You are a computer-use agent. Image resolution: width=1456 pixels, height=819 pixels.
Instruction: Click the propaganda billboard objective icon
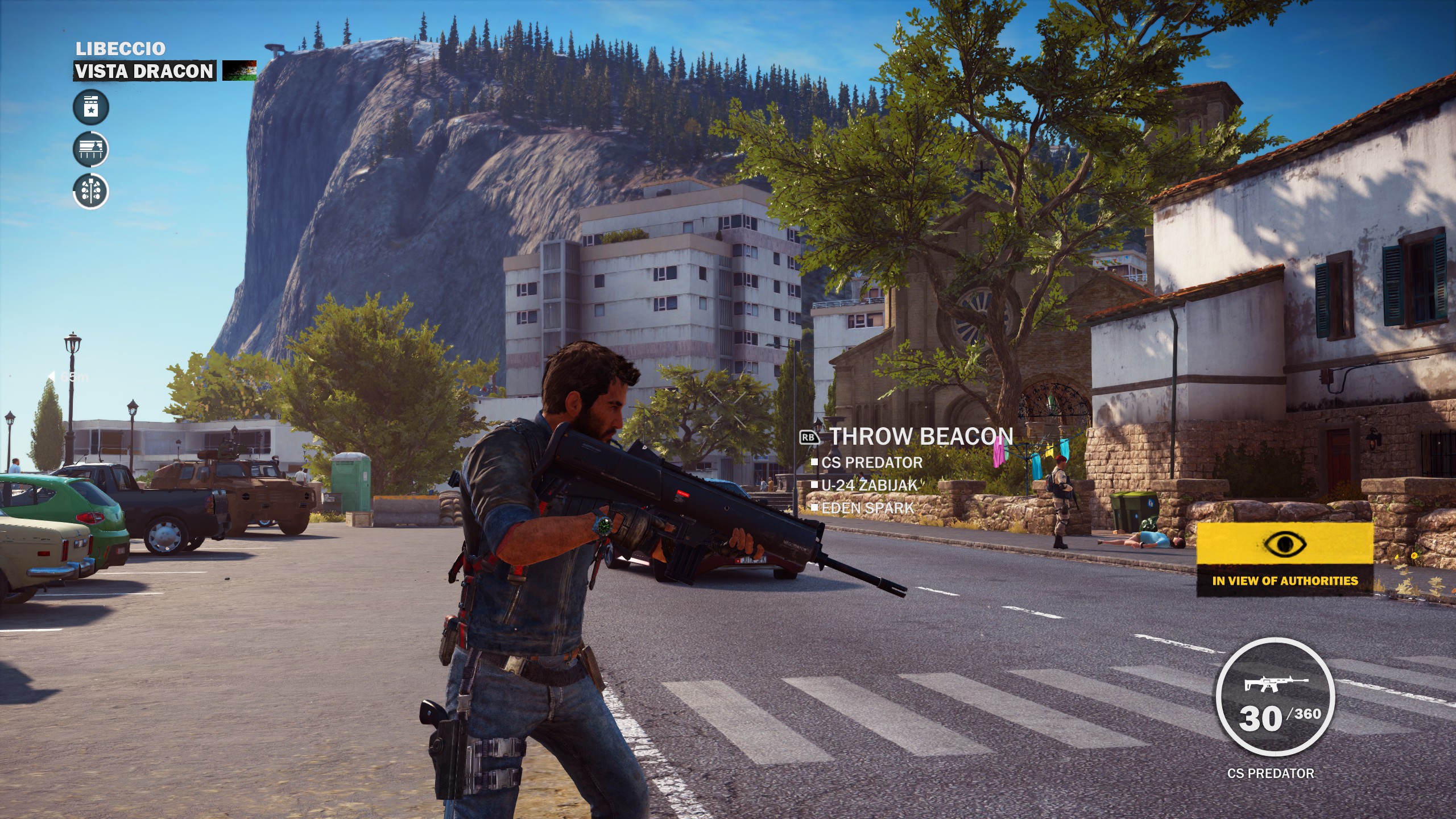coord(91,149)
